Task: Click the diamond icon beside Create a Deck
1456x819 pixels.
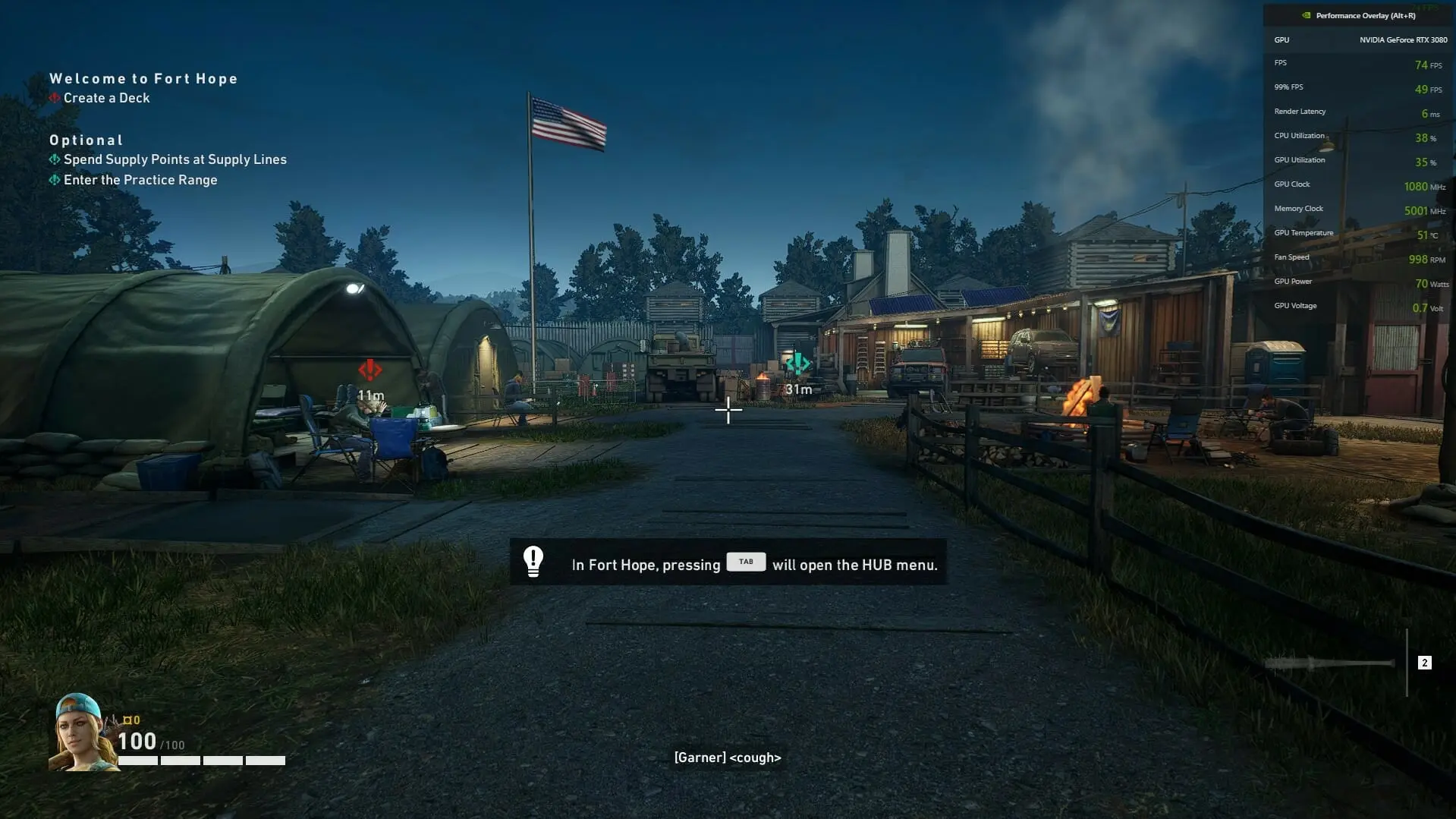Action: pyautogui.click(x=53, y=98)
